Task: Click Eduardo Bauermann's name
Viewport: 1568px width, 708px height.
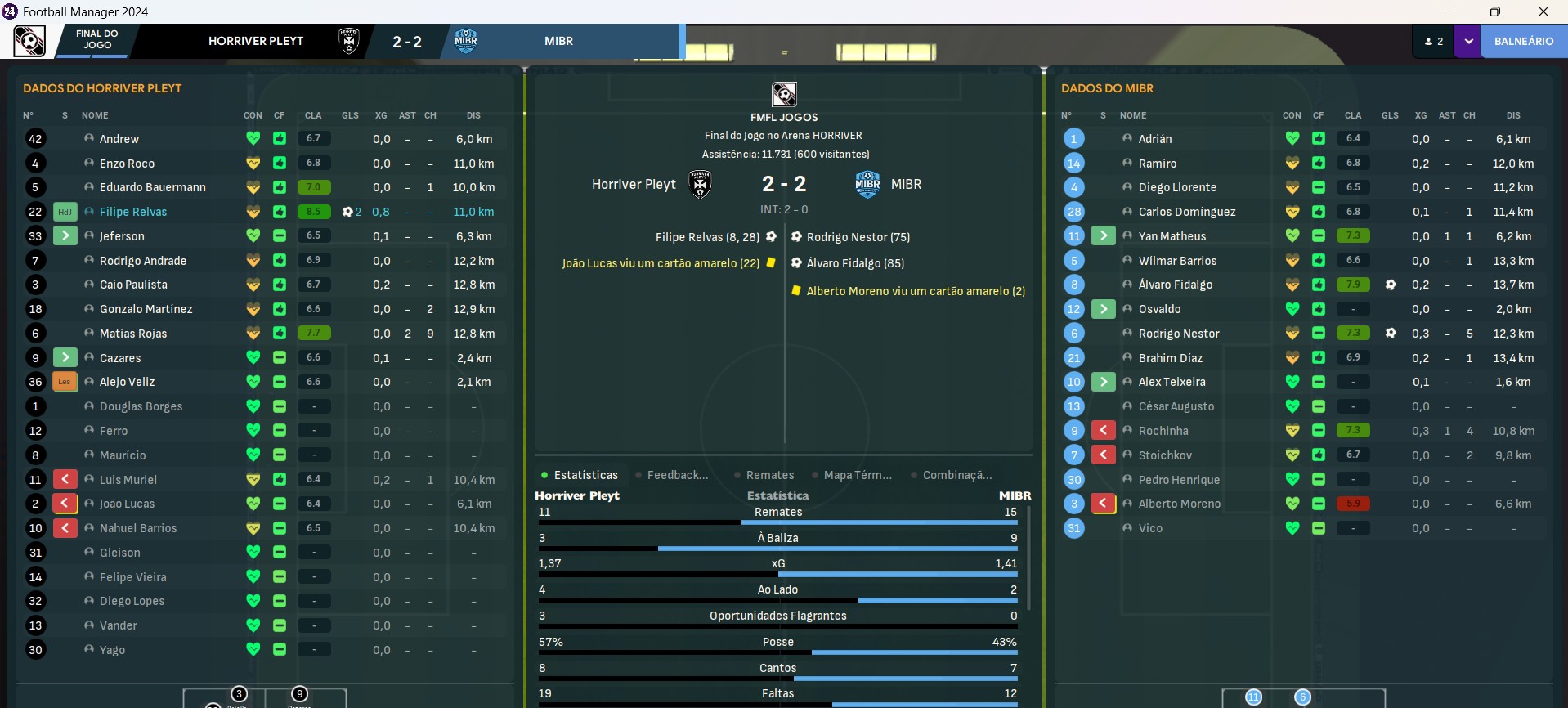Action: 153,187
